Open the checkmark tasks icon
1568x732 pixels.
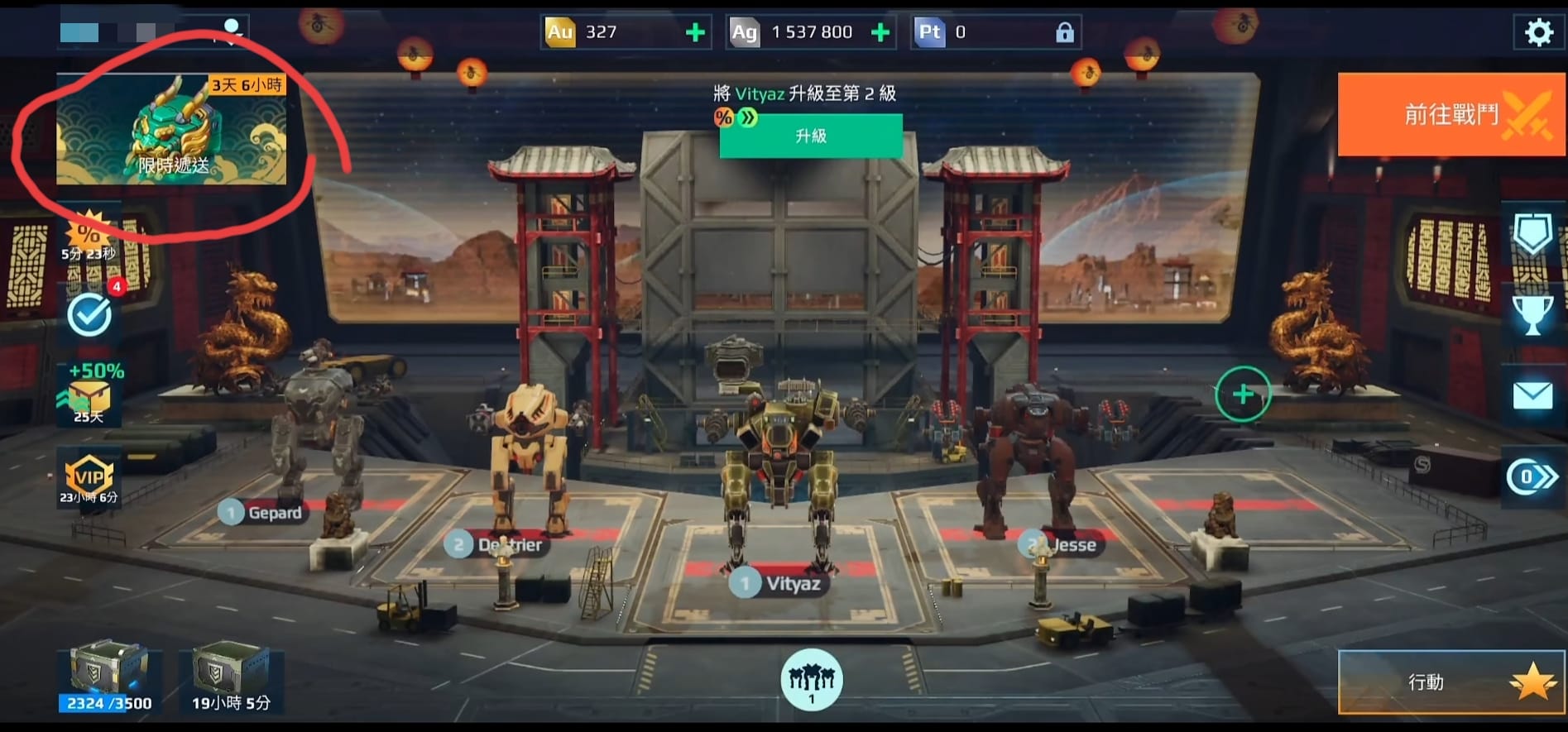89,314
